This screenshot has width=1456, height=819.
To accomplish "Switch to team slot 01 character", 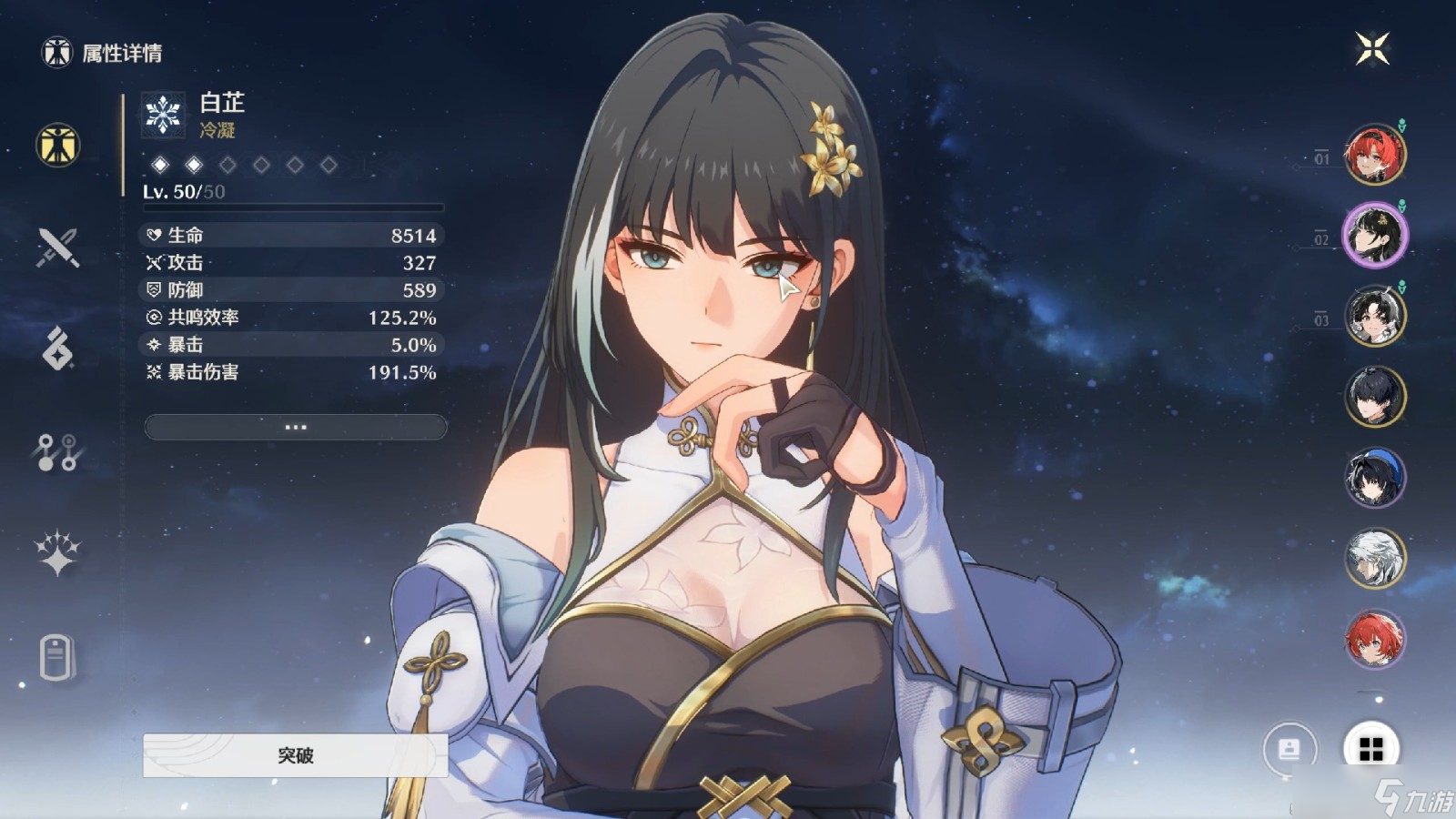I will pyautogui.click(x=1374, y=157).
